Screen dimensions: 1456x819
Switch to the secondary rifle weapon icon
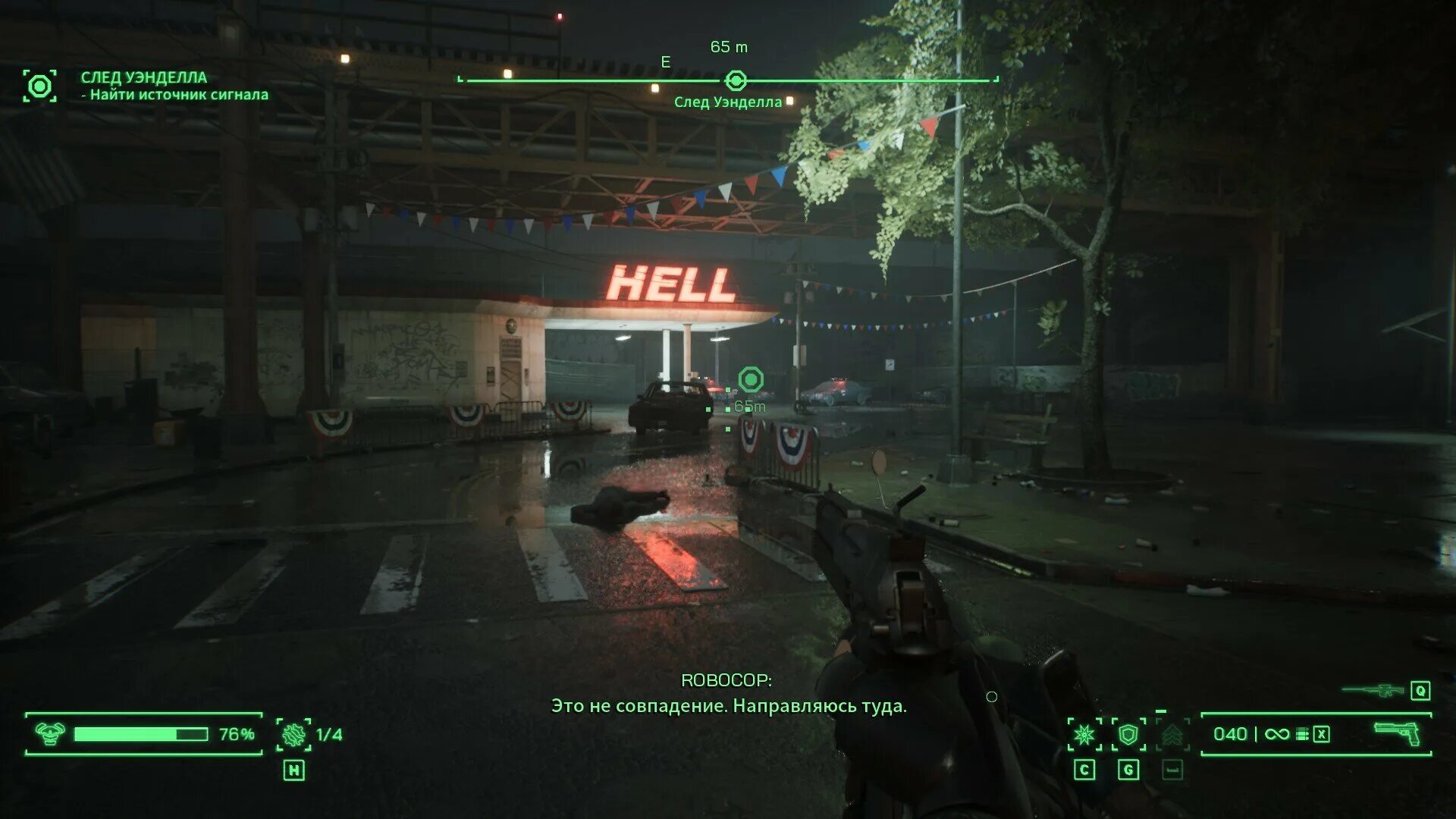pos(1373,690)
